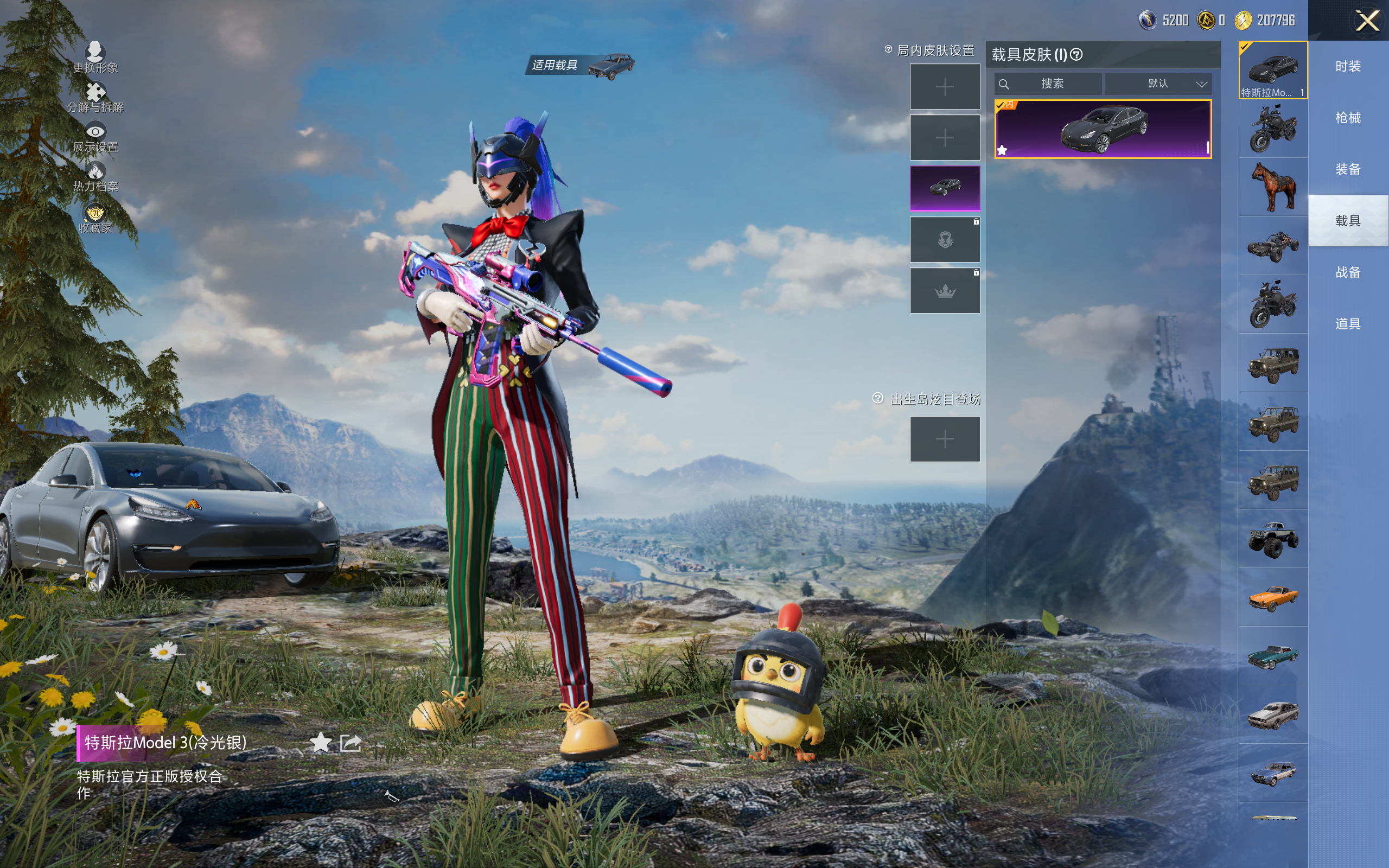Viewport: 1389px width, 868px height.
Task: Switch to the 时装 outfit tab
Action: [x=1348, y=67]
